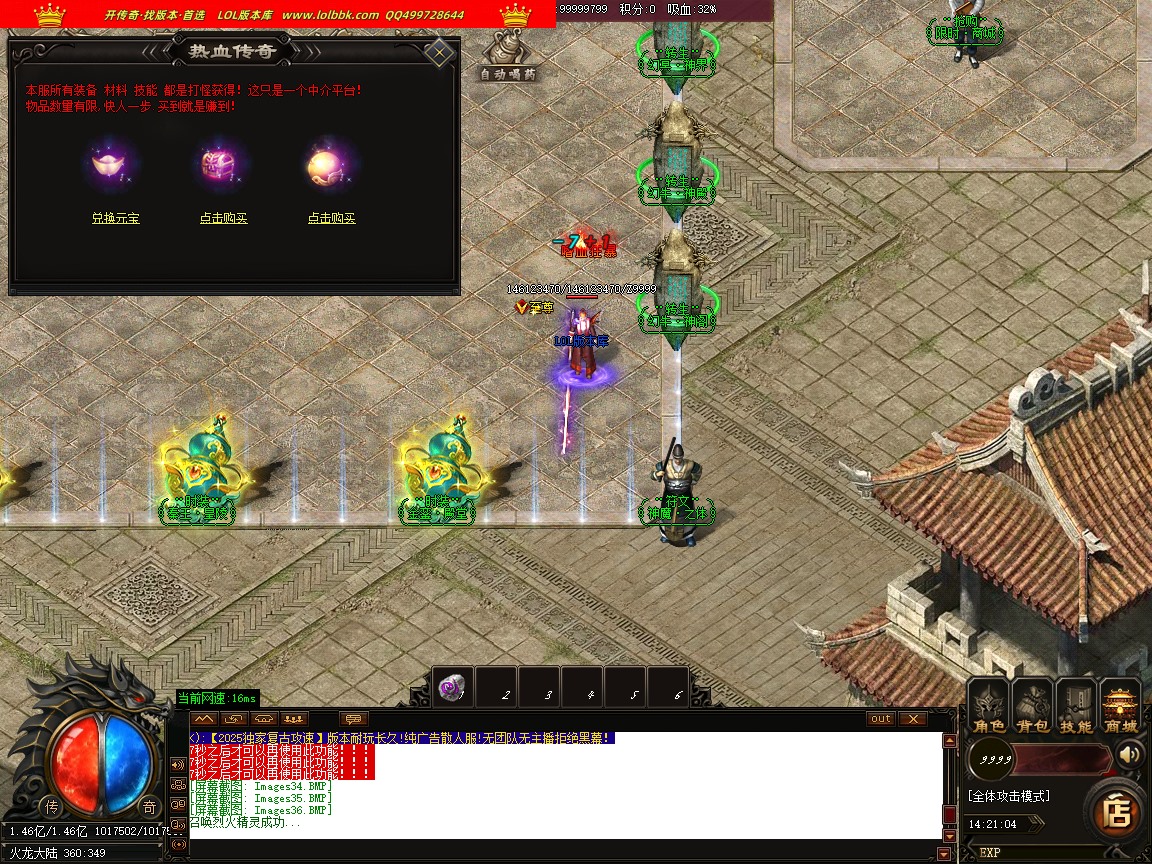The image size is (1152, 864).
Task: Use the purple item in hotbar slot 1
Action: pyautogui.click(x=452, y=687)
